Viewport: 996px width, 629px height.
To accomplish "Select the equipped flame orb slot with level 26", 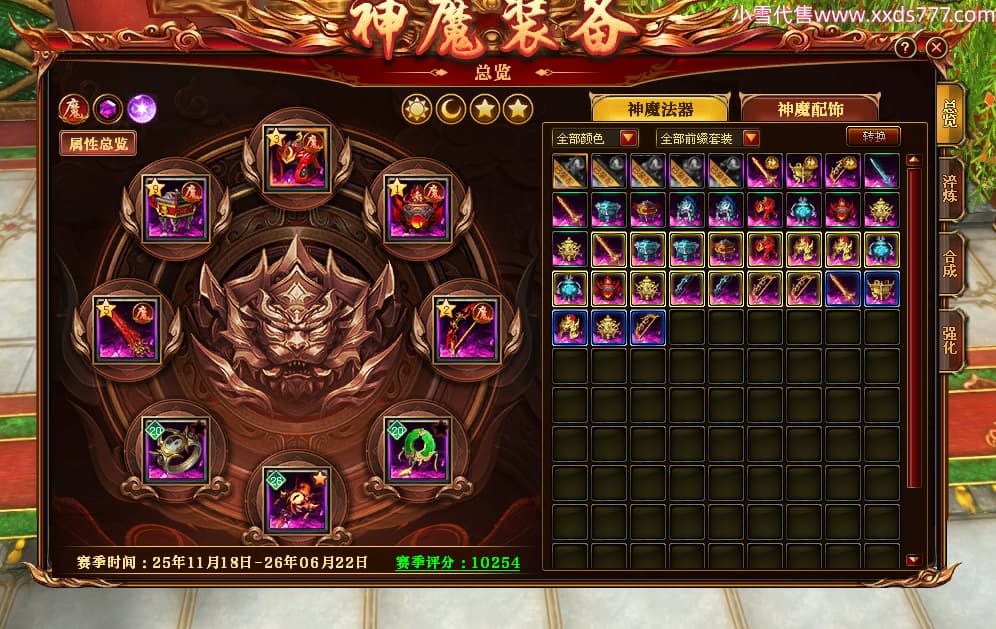I will (297, 498).
